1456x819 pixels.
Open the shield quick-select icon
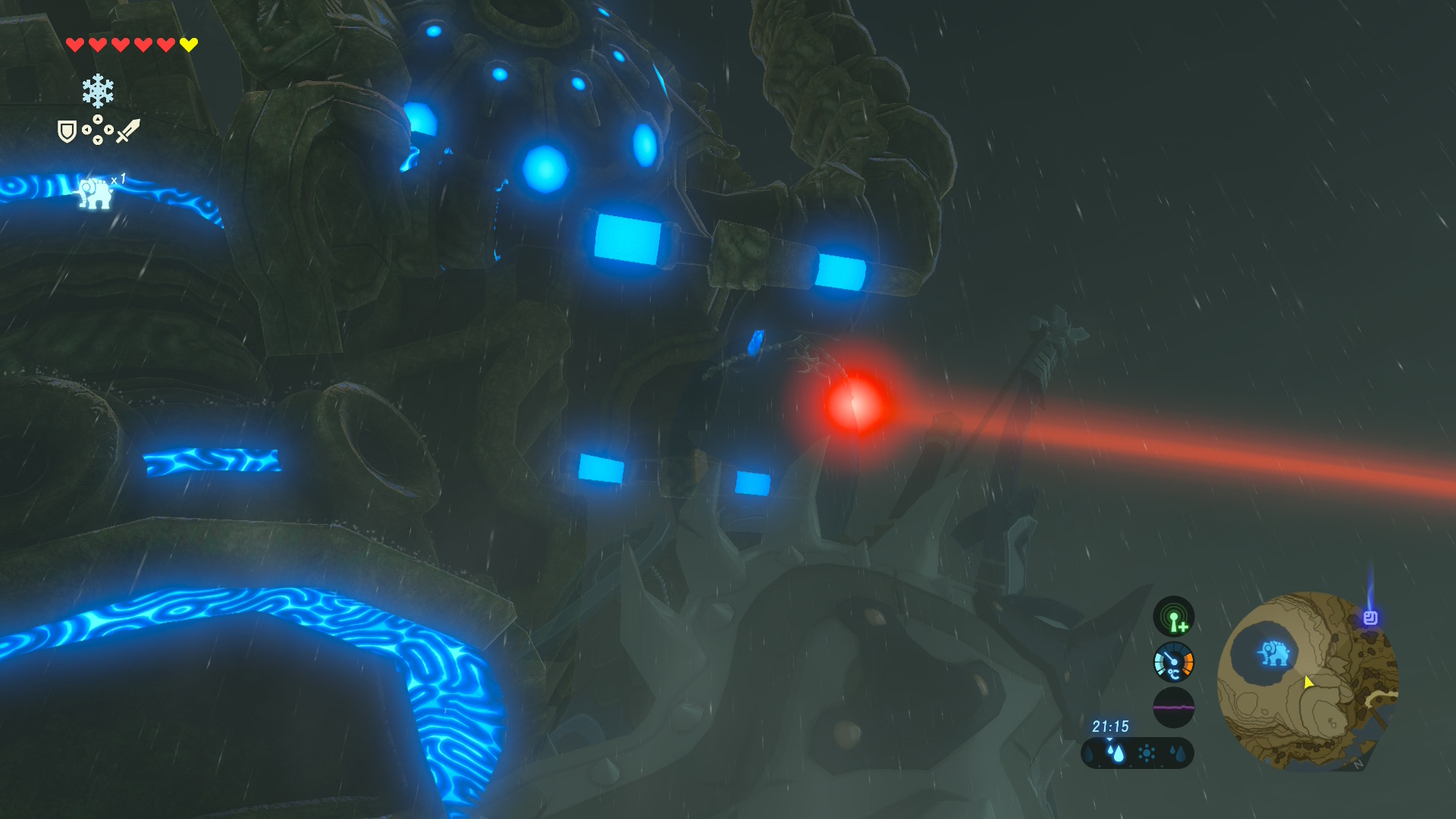coord(67,132)
